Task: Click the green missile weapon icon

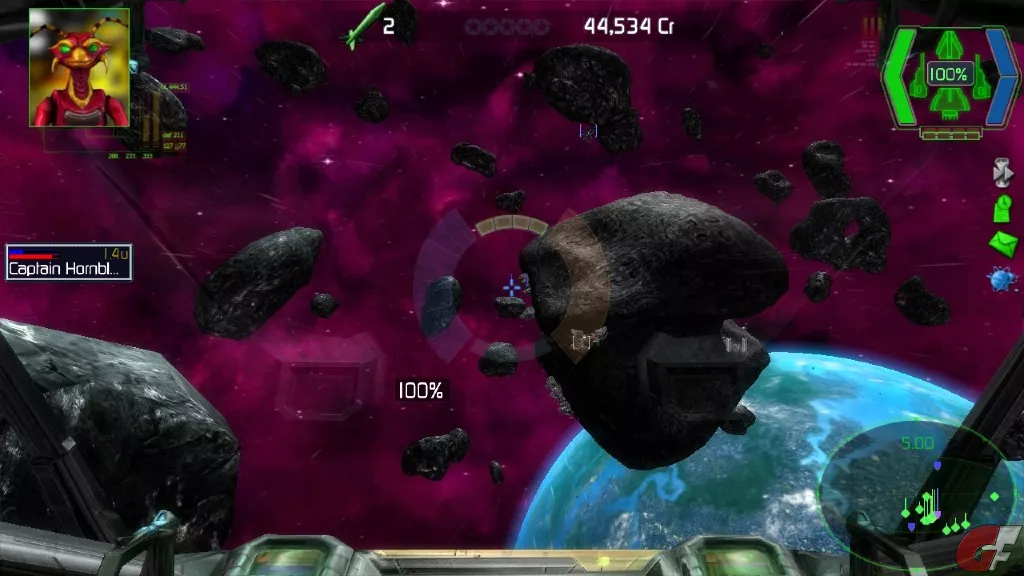Action: coord(362,26)
